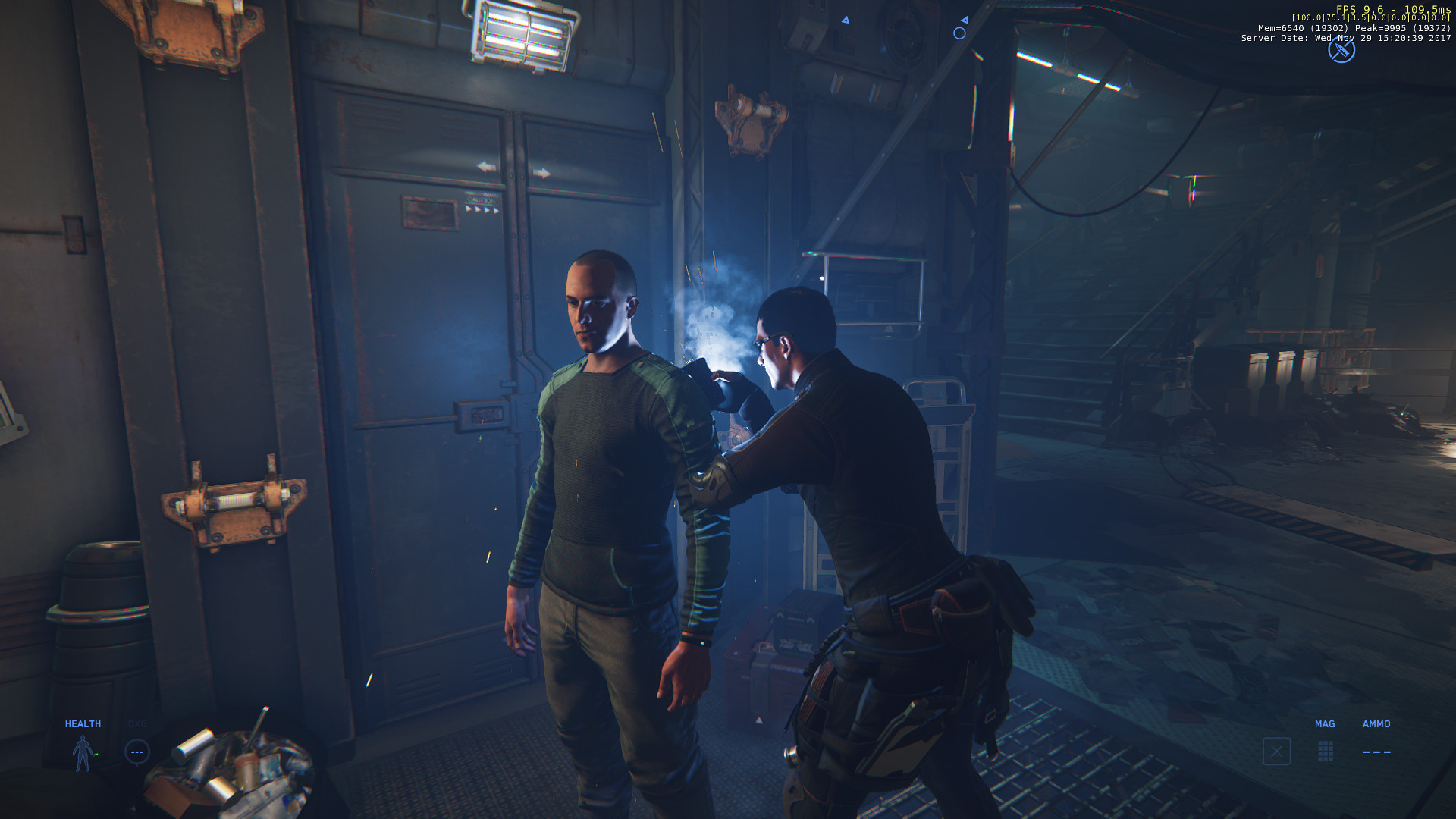Select the MAG tab label
Viewport: 1456px width, 819px height.
pos(1324,724)
